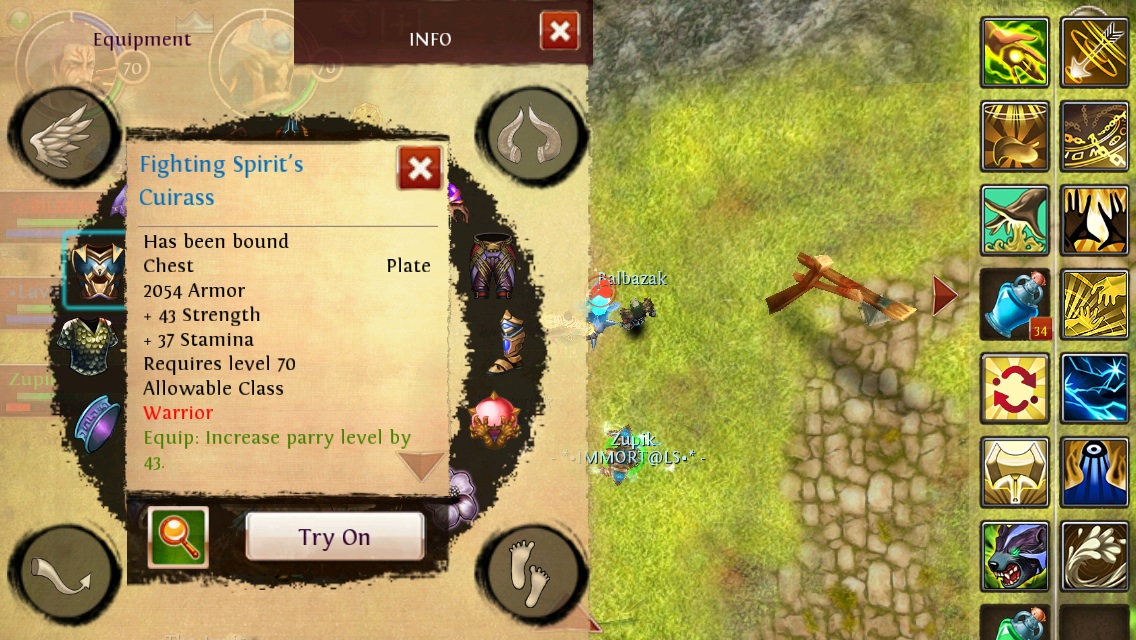1136x640 pixels.
Task: Activate the golden axe ability
Action: tap(1015, 472)
